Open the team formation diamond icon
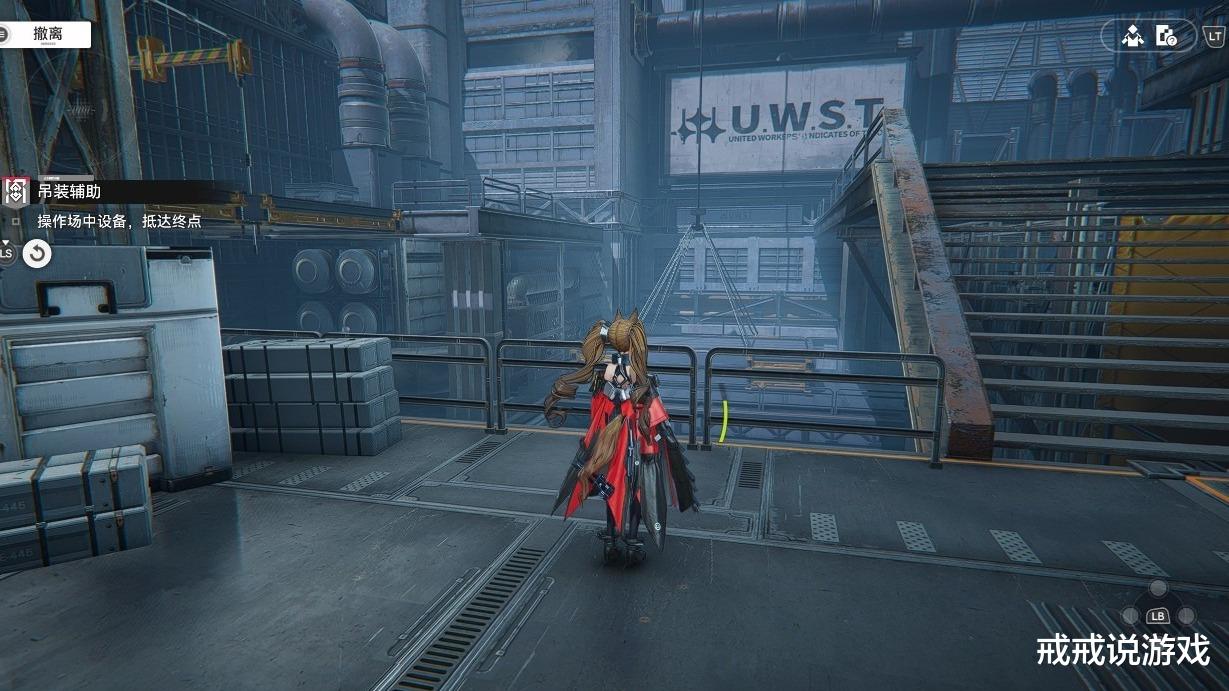The image size is (1229, 691). pos(1132,37)
